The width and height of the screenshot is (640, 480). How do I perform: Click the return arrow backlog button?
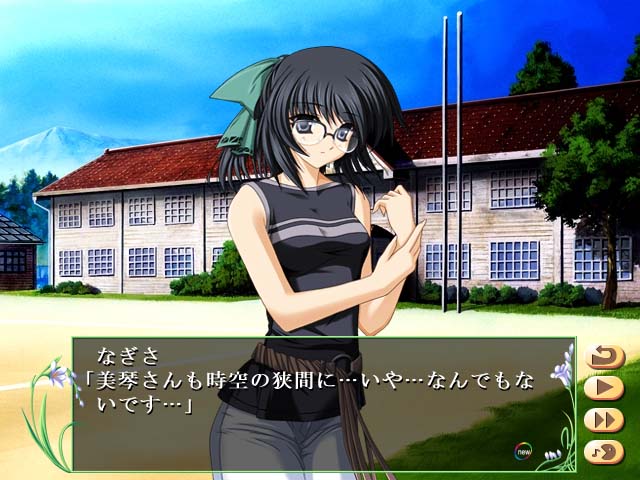click(x=604, y=356)
